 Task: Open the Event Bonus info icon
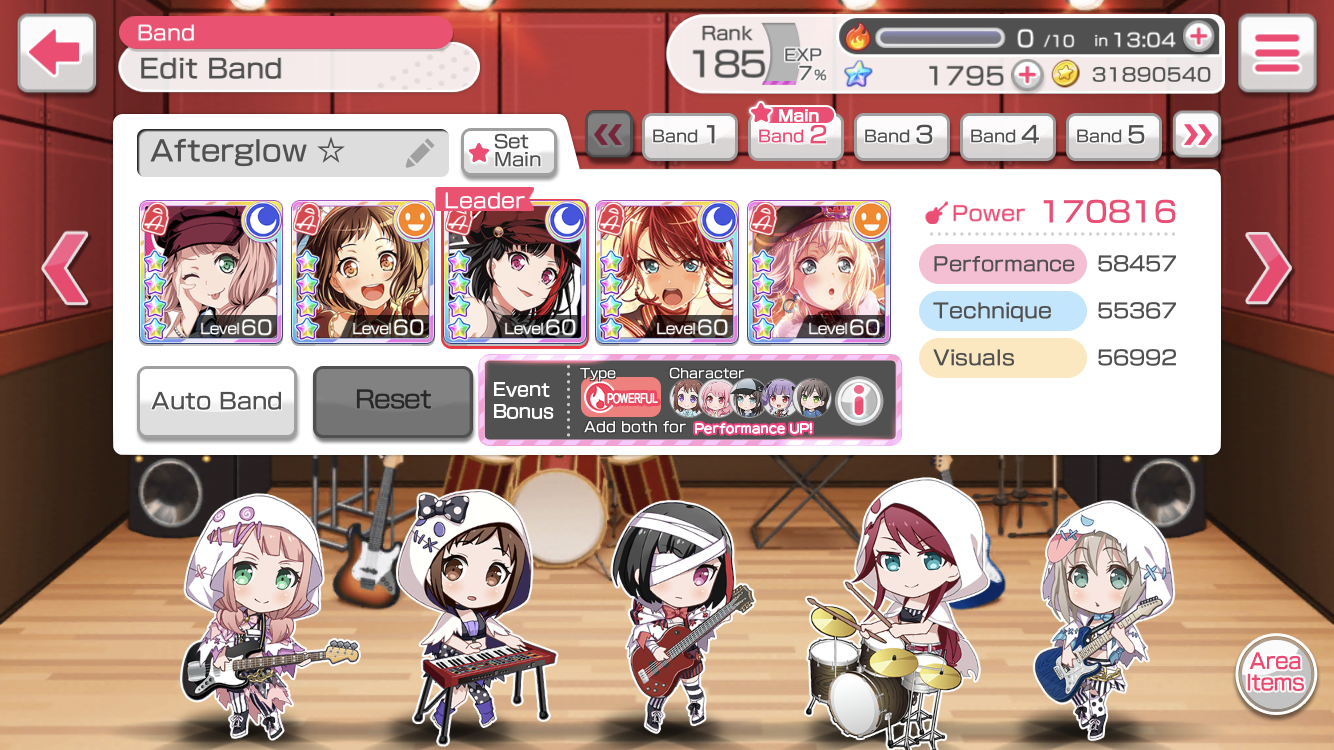[858, 400]
